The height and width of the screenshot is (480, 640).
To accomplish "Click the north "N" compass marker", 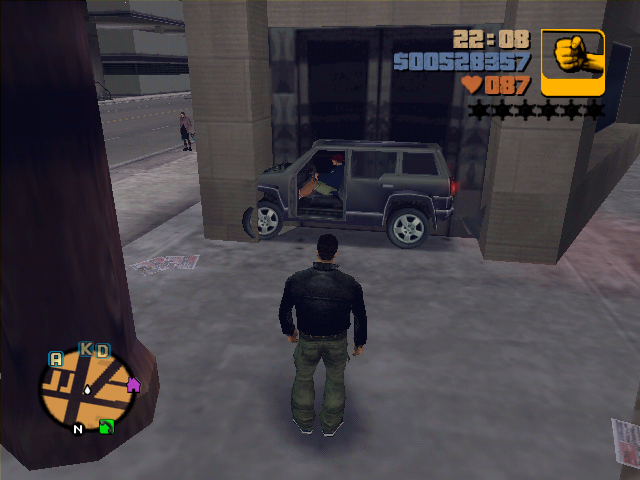I will tap(77, 430).
